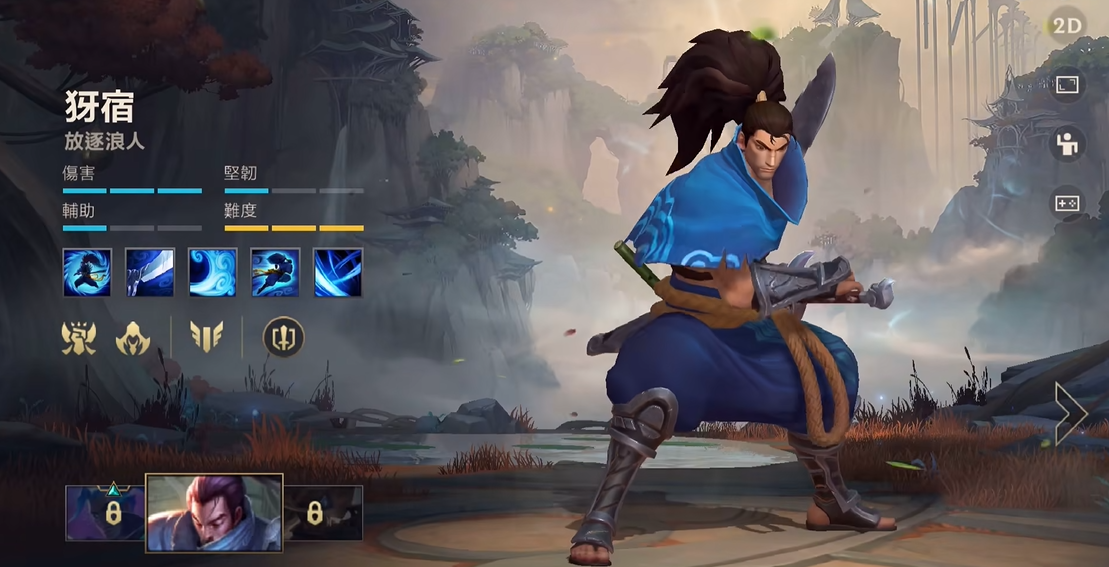Click the winged fist role emblem
This screenshot has width=1109, height=567.
(x=79, y=338)
